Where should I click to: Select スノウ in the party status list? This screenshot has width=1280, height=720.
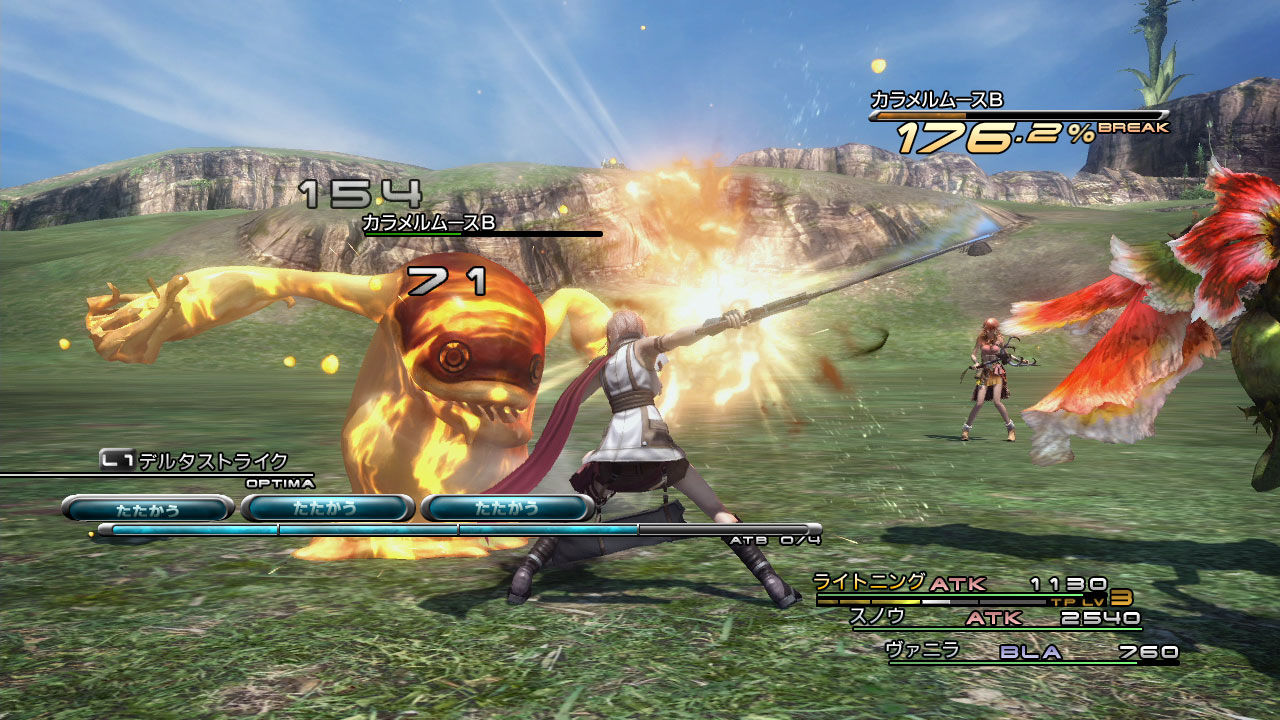click(877, 617)
